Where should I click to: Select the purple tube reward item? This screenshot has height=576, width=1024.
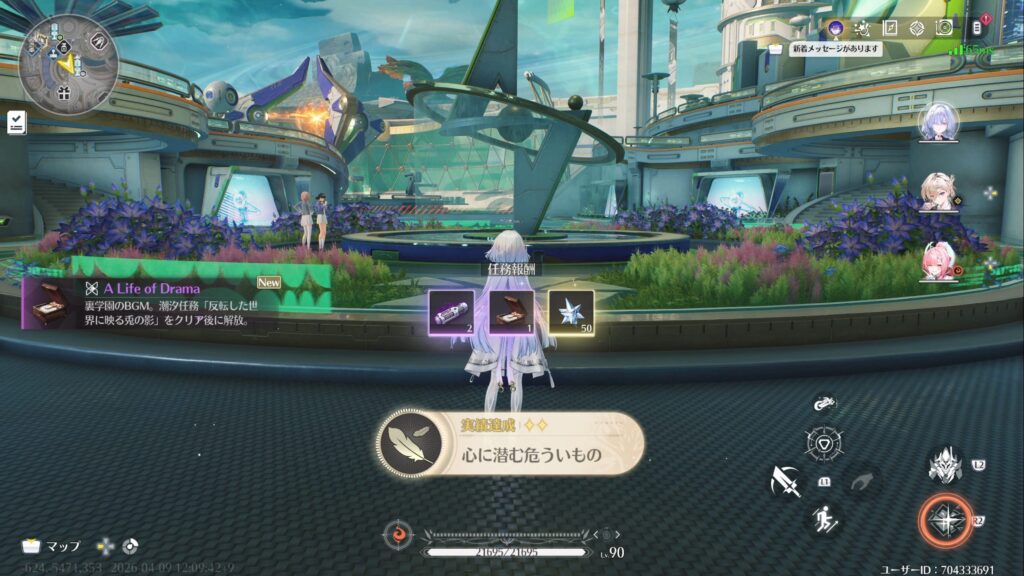click(x=451, y=312)
